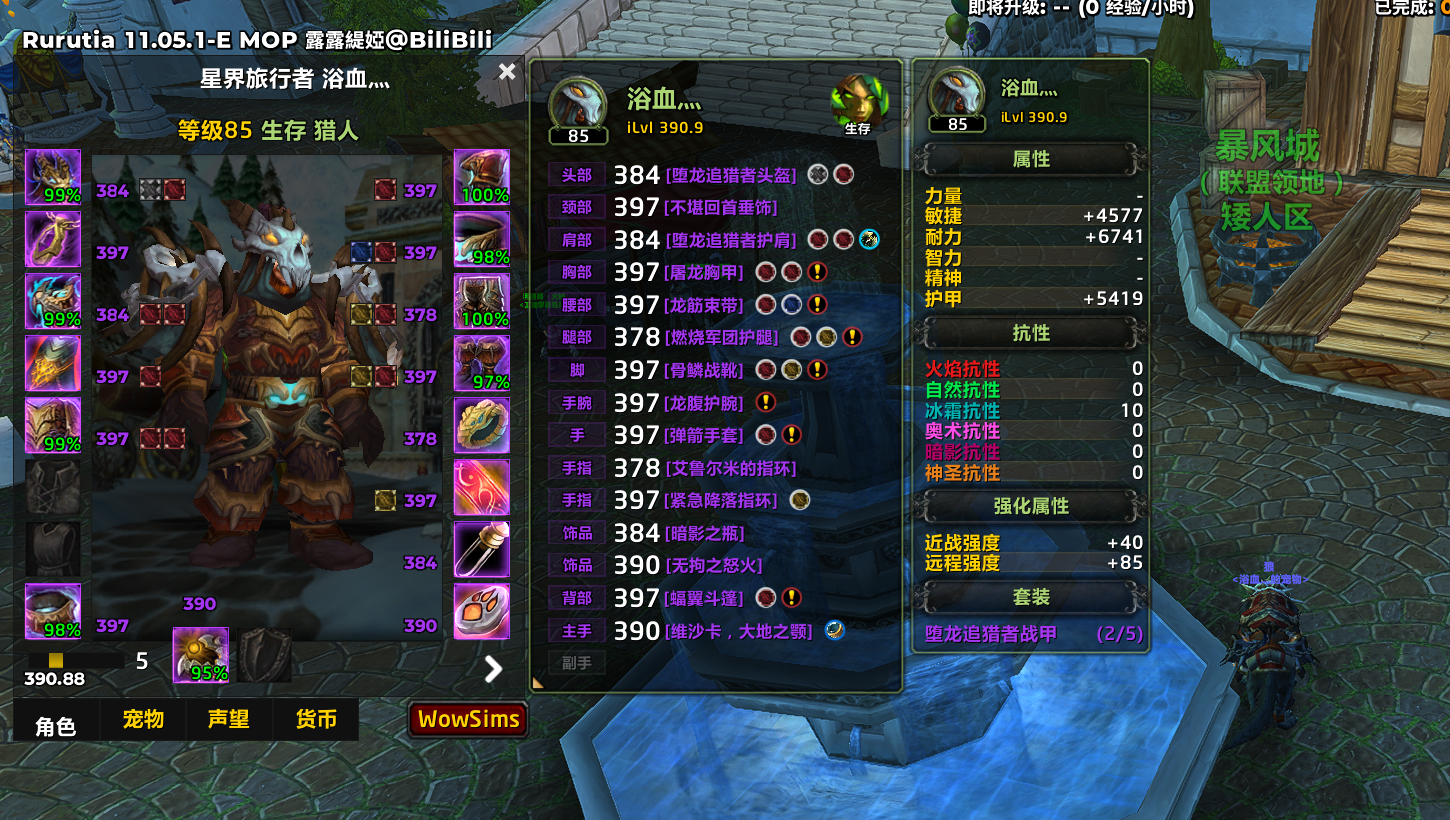Switch to the 宠物 tab

coord(143,720)
